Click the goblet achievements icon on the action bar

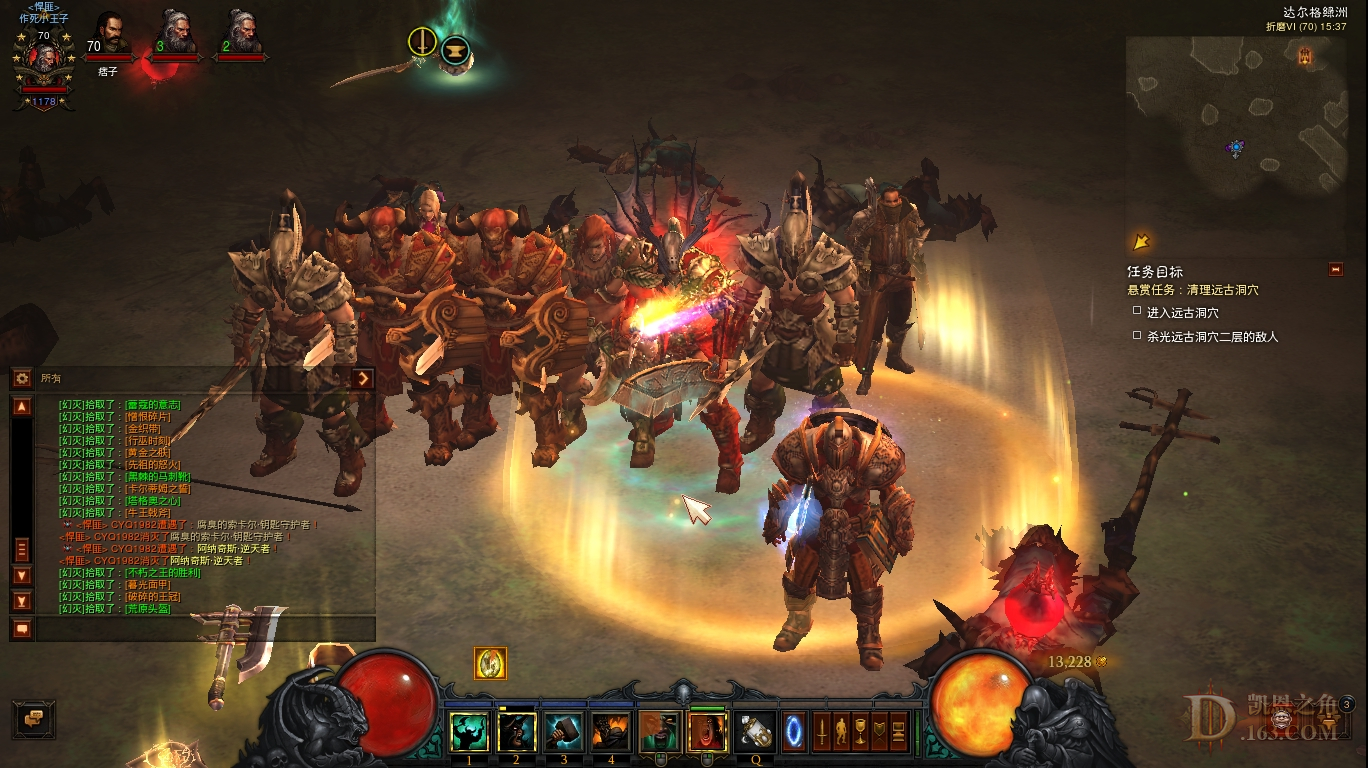click(x=861, y=733)
